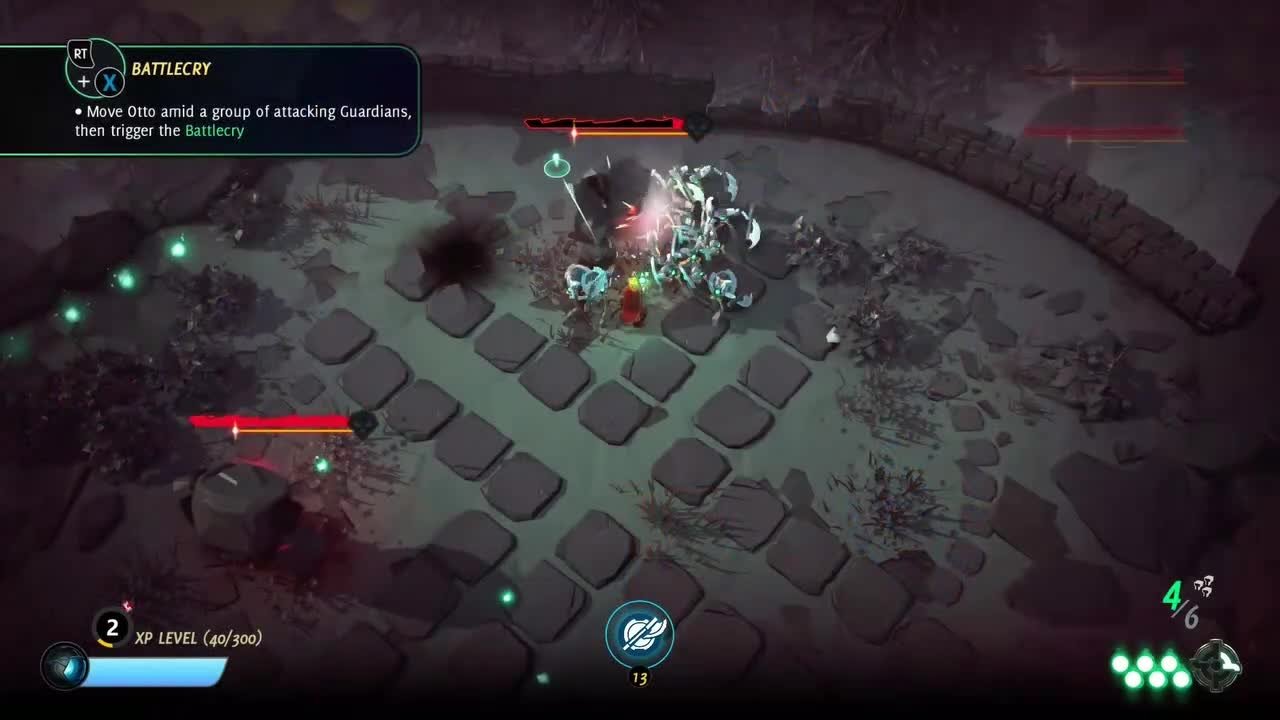This screenshot has width=1280, height=720.
Task: Open the Anima orb icon bottom left
Action: click(65, 666)
